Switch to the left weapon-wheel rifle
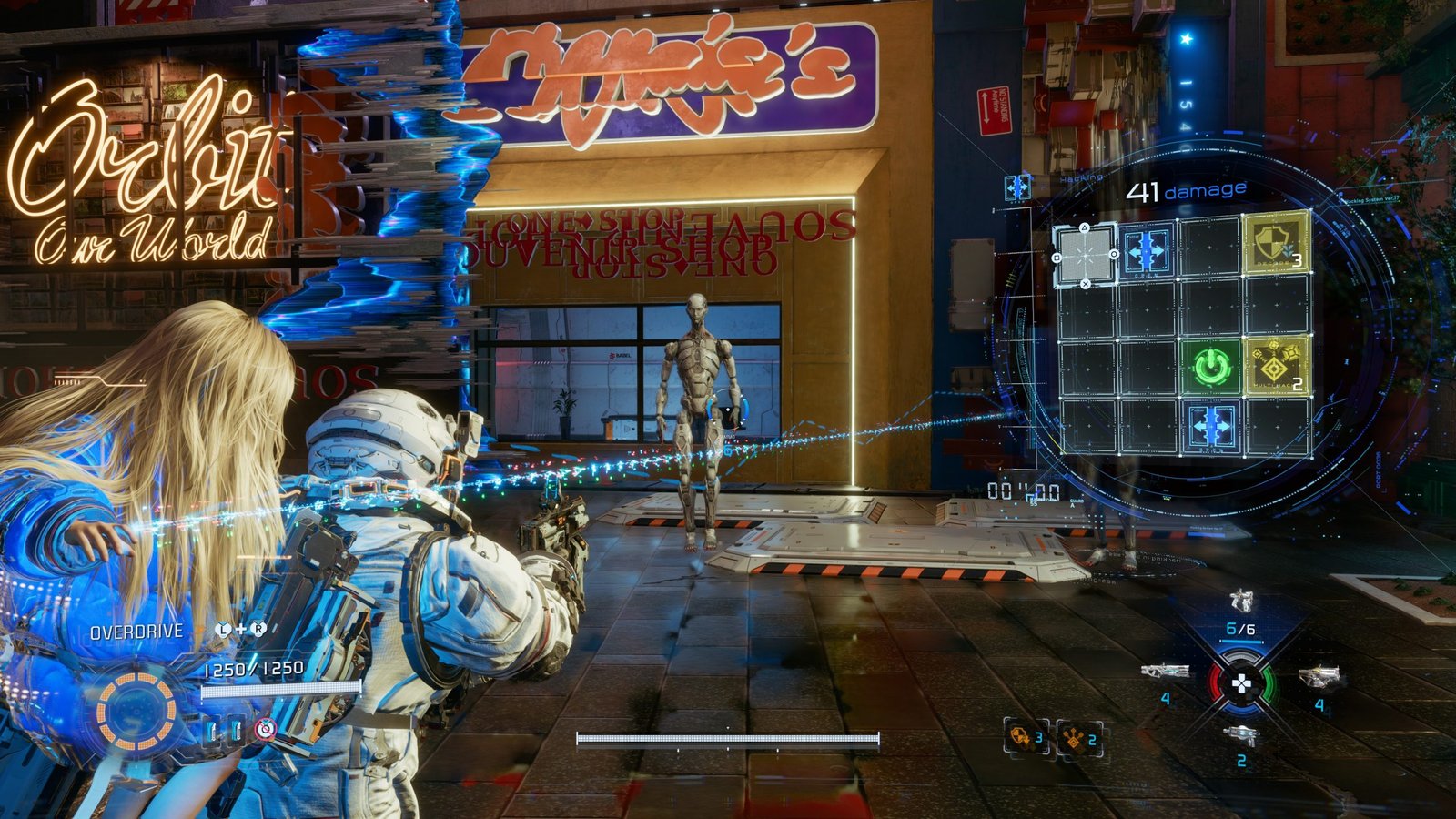Screen dimensions: 1456x819 (1165, 672)
